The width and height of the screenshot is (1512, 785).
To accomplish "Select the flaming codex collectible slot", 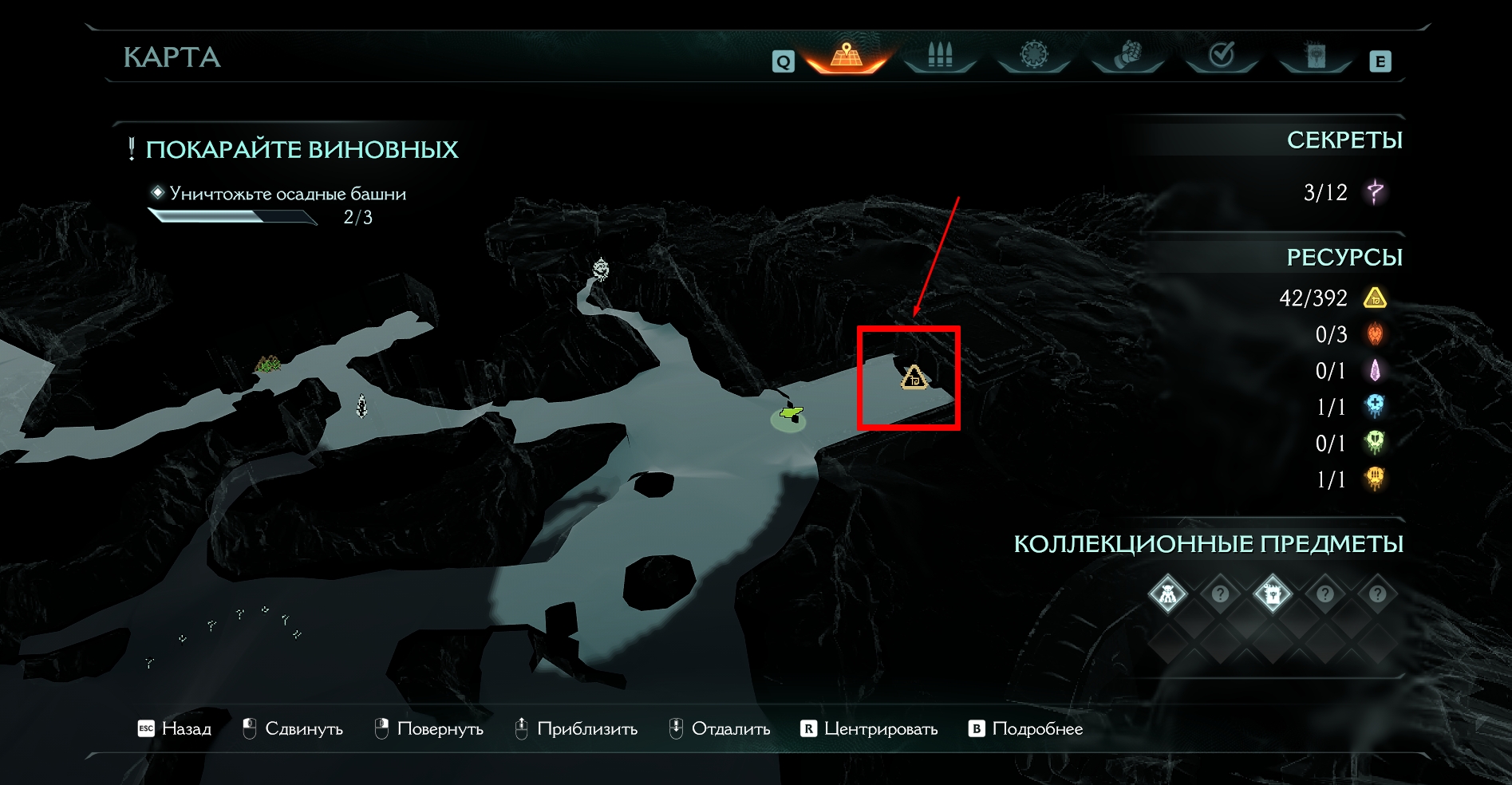I will (1272, 594).
